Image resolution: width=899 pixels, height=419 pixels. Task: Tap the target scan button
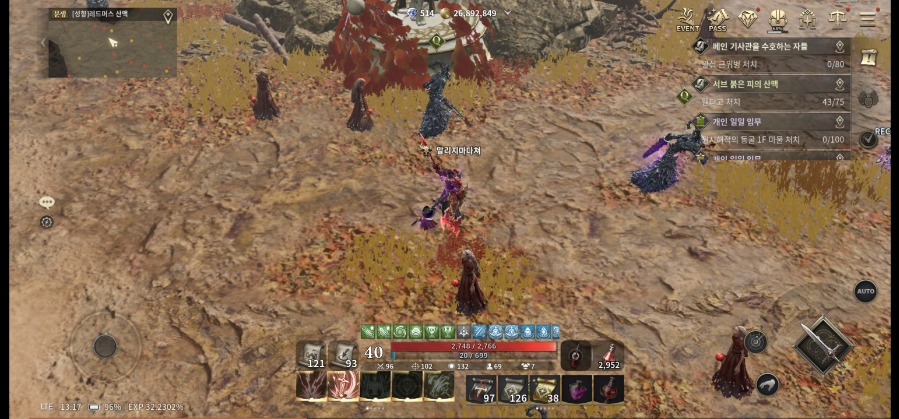click(x=755, y=341)
